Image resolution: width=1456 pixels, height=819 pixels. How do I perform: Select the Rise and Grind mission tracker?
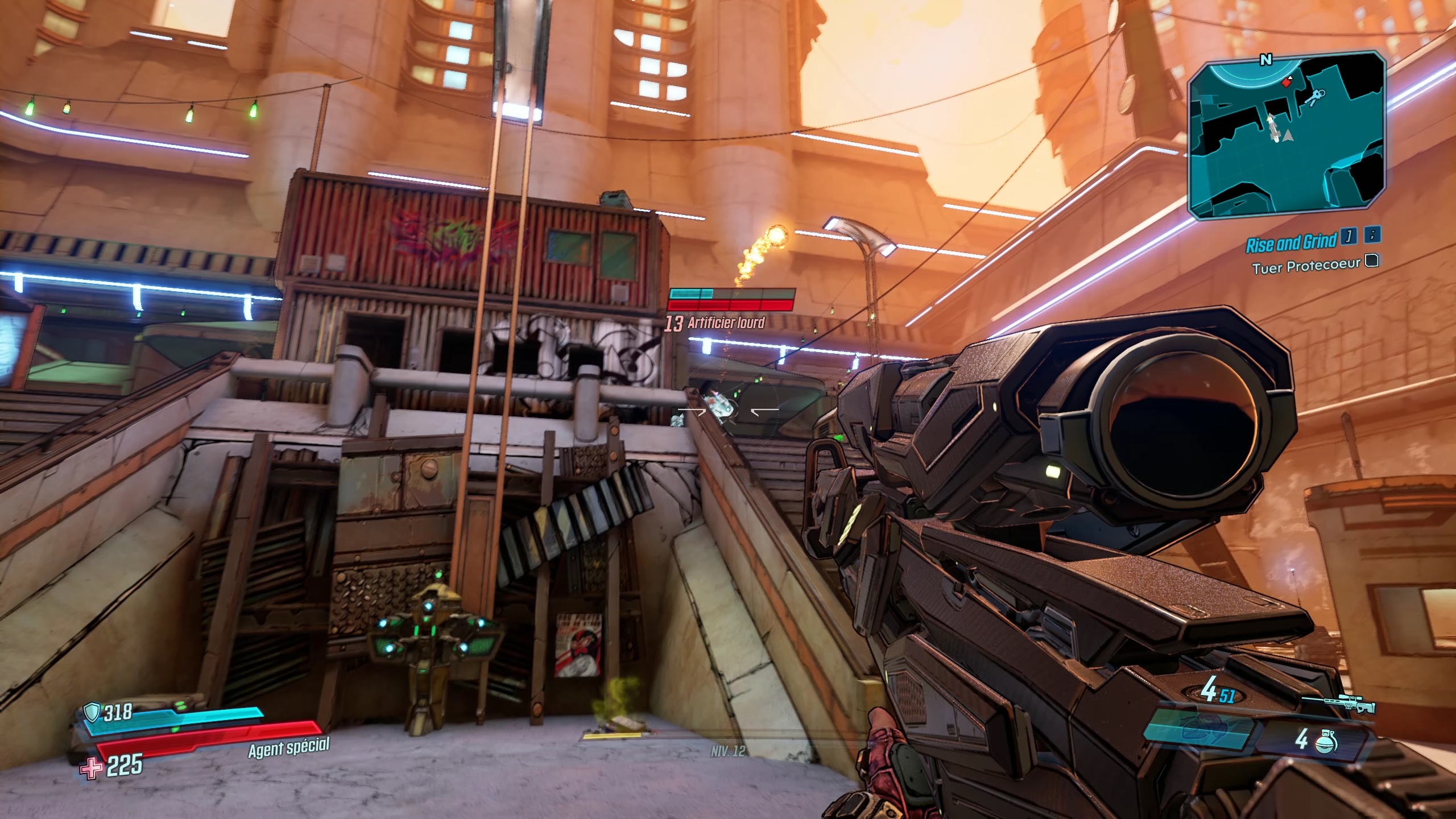1290,243
